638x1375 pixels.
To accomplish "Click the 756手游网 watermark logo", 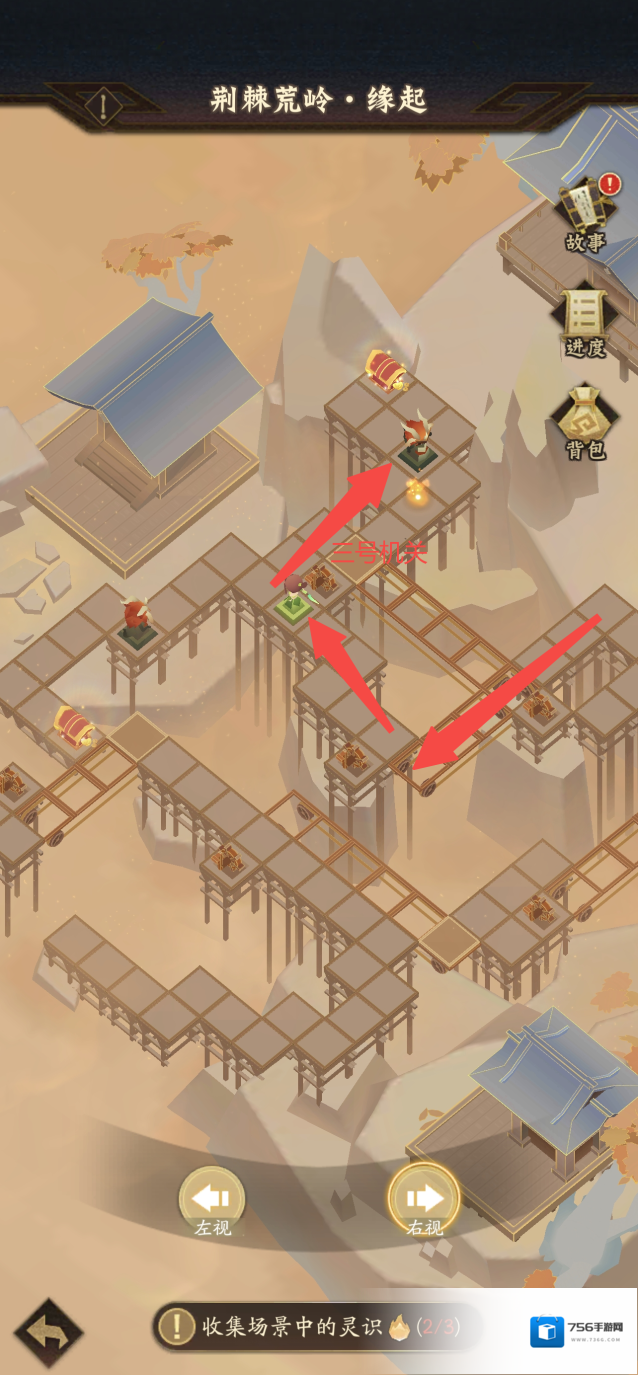I will click(x=579, y=1331).
